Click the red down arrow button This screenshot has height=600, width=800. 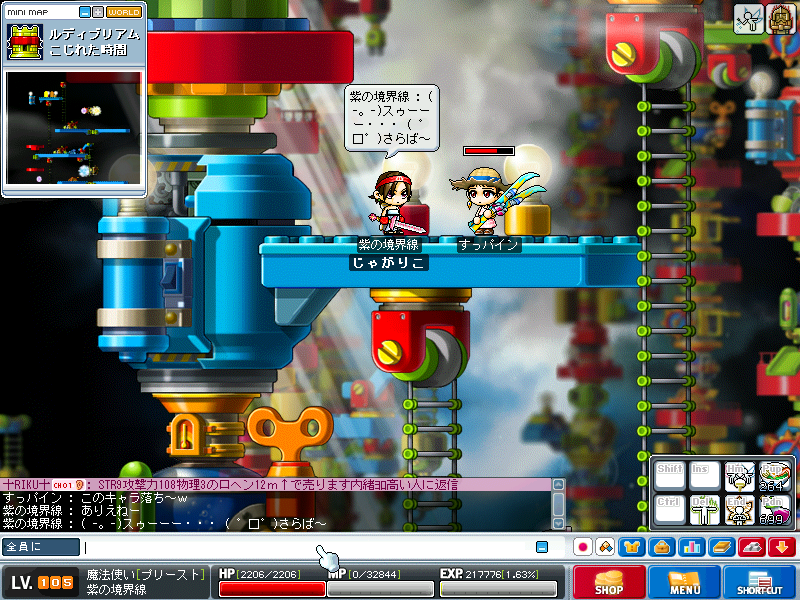[782, 547]
